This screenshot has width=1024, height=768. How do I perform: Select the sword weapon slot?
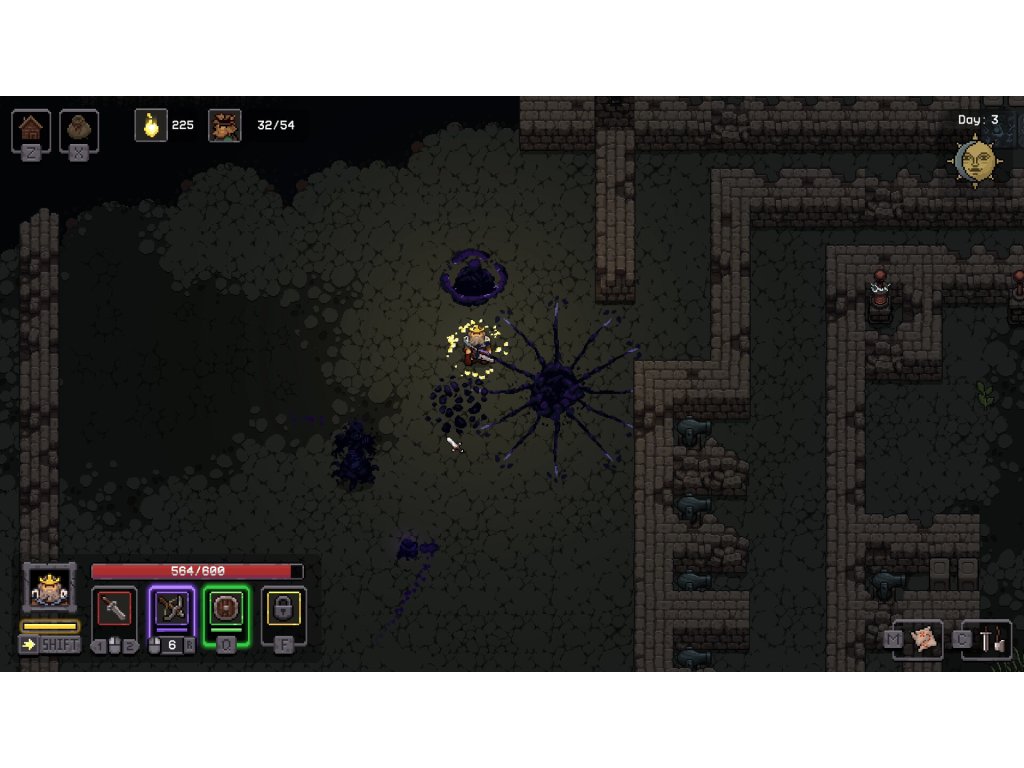[x=114, y=609]
